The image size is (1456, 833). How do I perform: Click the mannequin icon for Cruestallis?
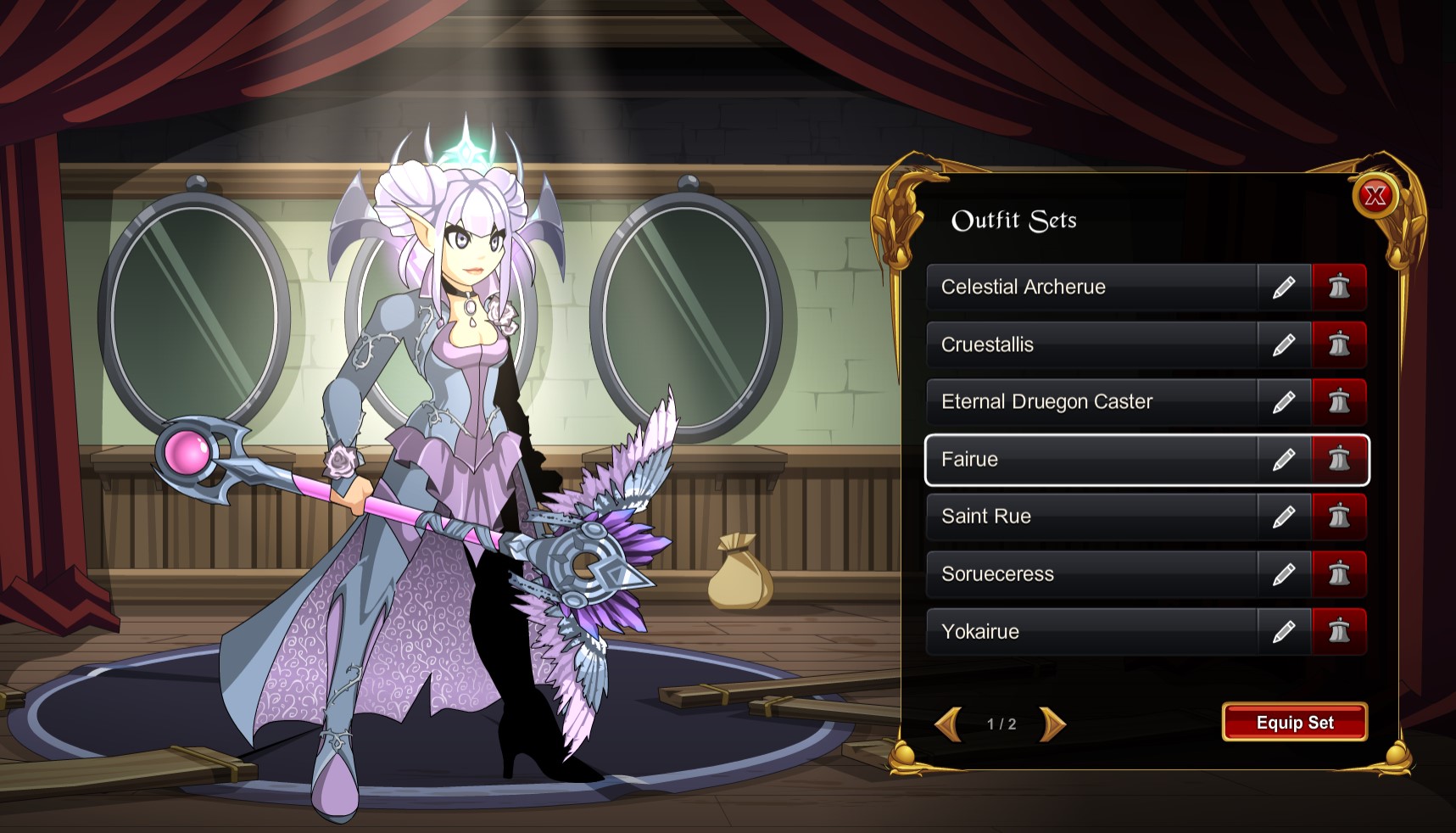pyautogui.click(x=1339, y=344)
